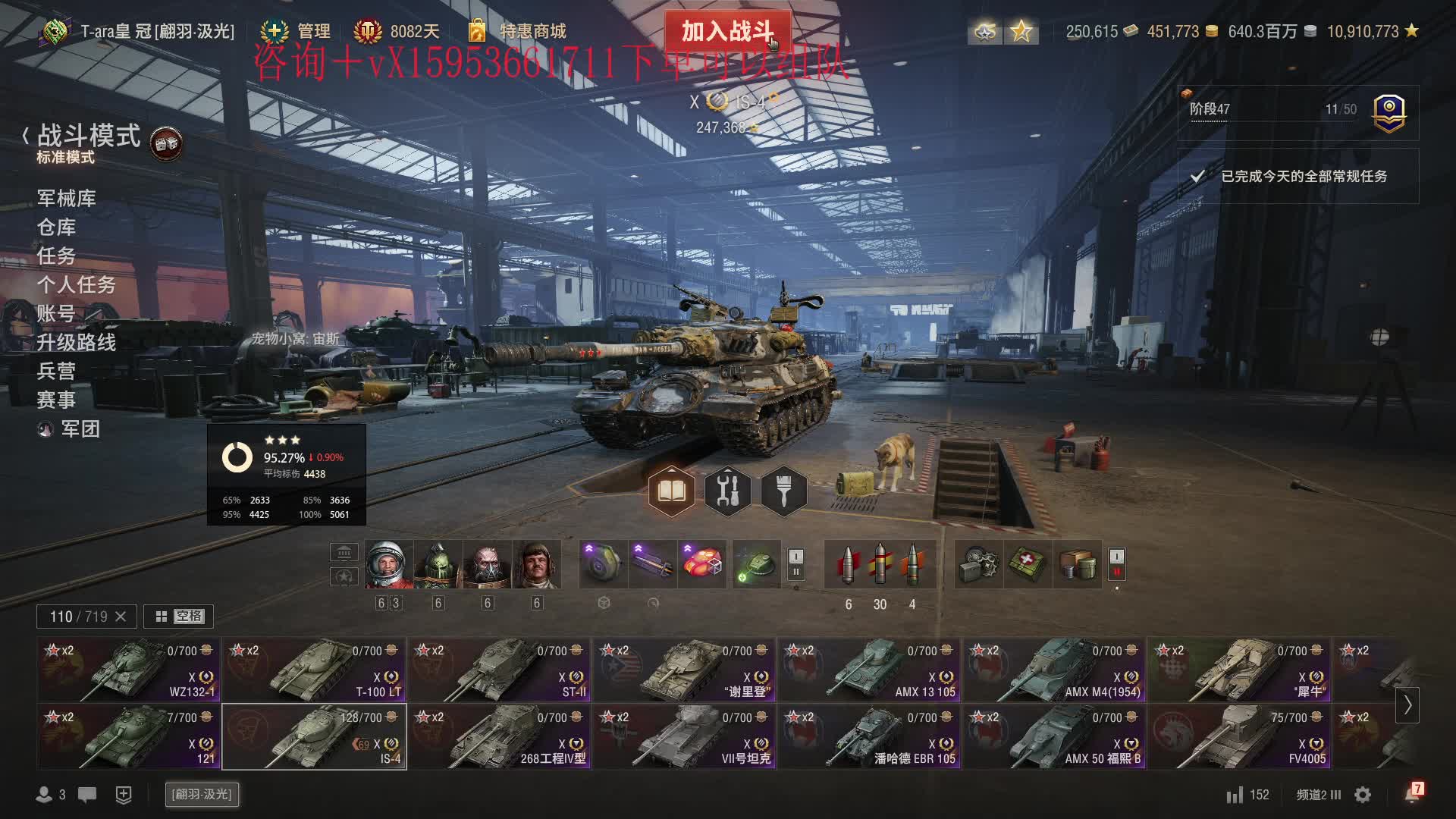This screenshot has width=1456, height=819.
Task: Open the 军械库 garage menu
Action: coord(67,199)
